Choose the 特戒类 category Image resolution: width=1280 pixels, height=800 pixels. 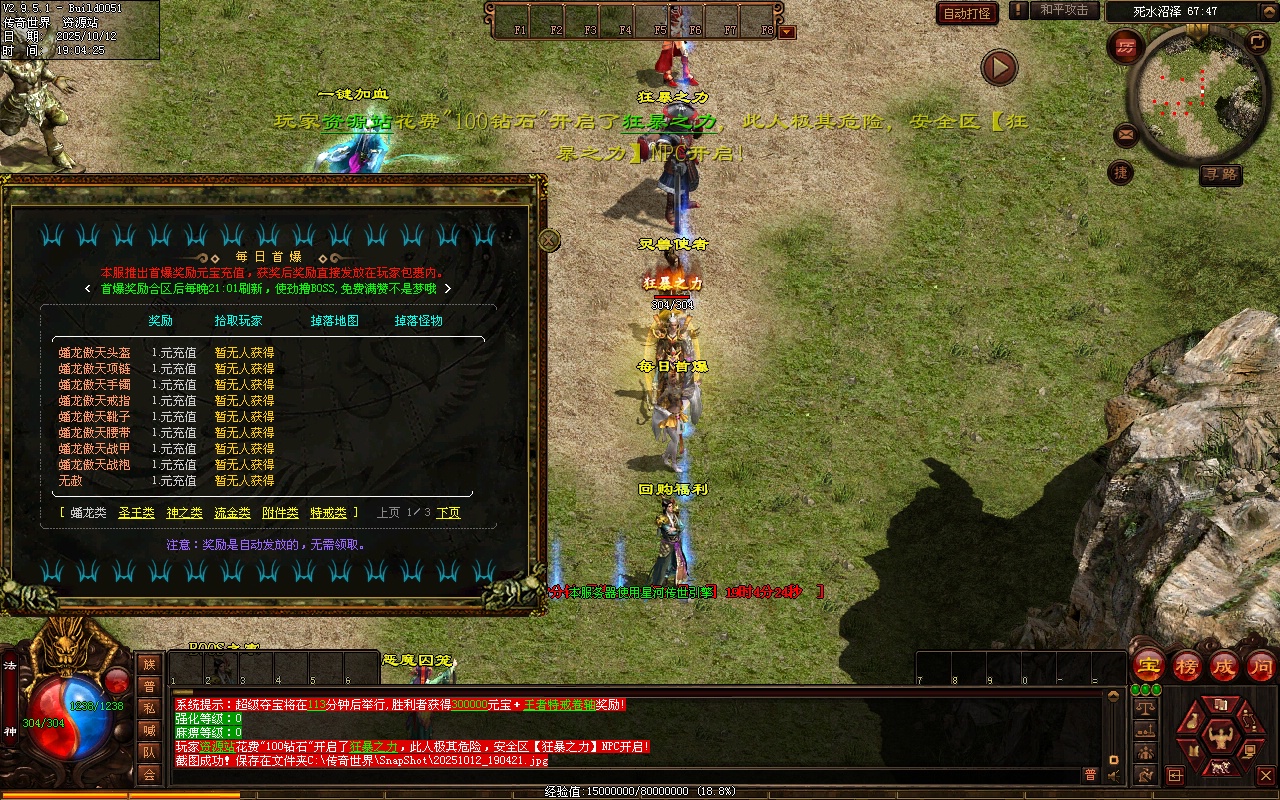tap(328, 513)
